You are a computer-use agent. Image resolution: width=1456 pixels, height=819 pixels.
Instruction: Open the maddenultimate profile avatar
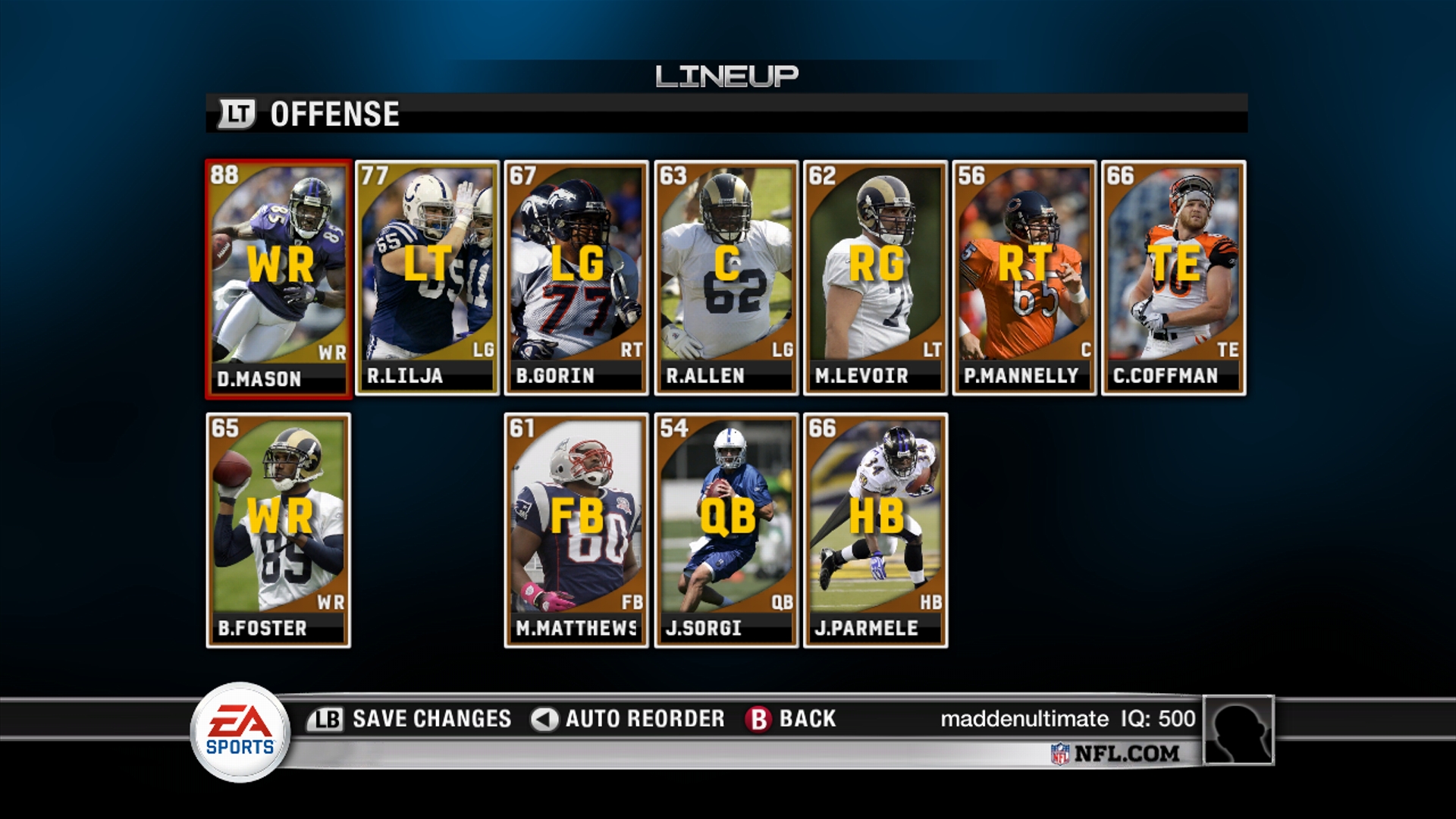click(x=1238, y=730)
